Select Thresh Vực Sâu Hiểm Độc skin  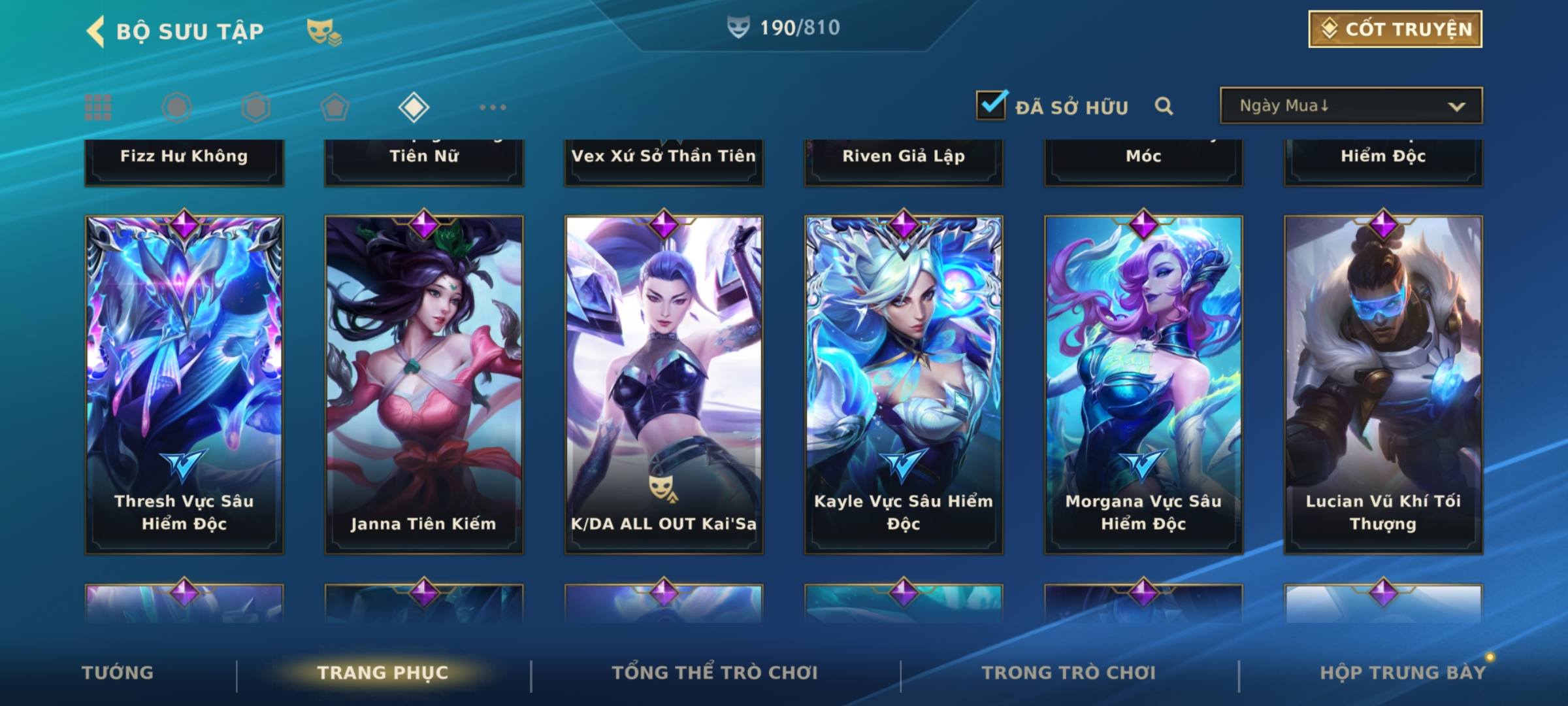coord(184,384)
